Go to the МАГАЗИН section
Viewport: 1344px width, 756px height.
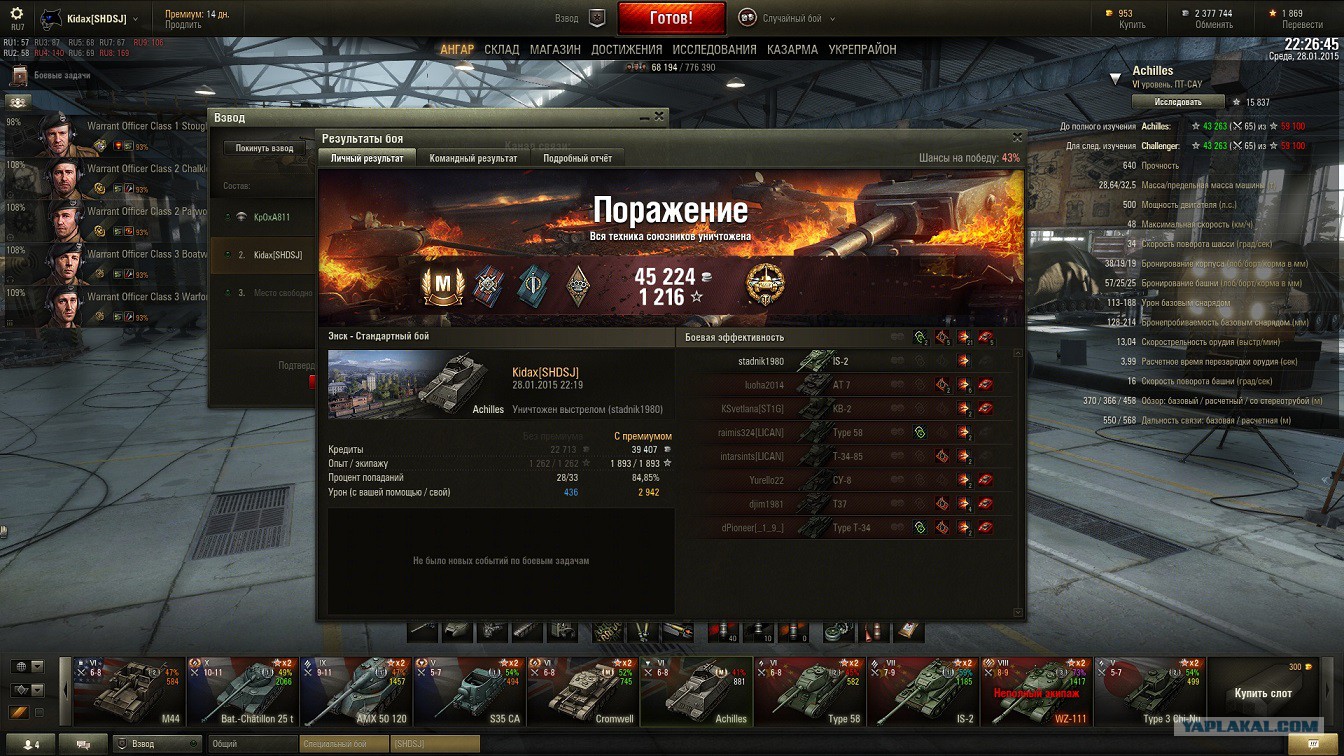click(555, 49)
